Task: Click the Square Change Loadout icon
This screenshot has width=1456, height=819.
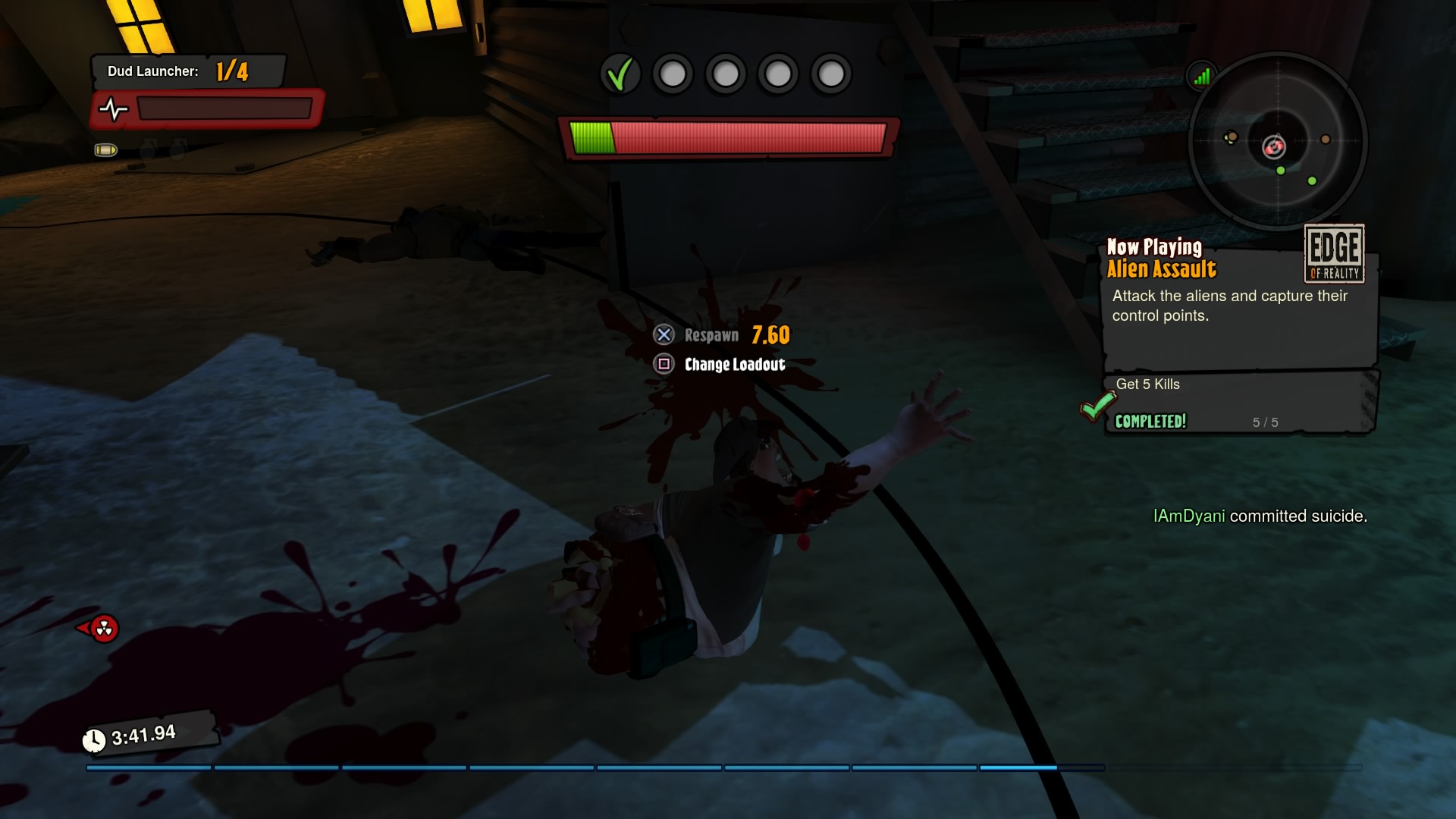Action: [665, 365]
